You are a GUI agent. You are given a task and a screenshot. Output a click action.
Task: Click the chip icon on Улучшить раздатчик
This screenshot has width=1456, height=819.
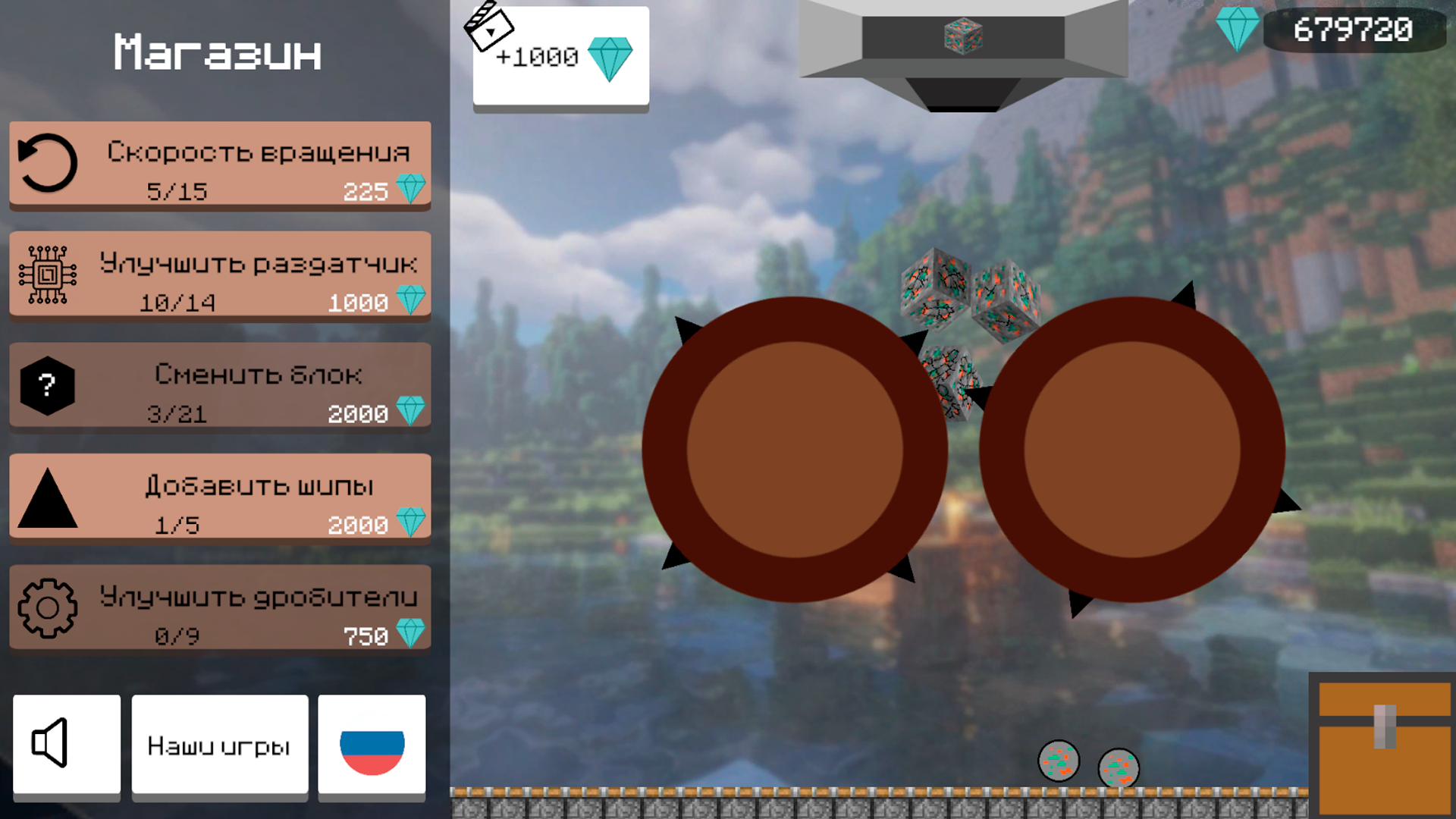48,274
